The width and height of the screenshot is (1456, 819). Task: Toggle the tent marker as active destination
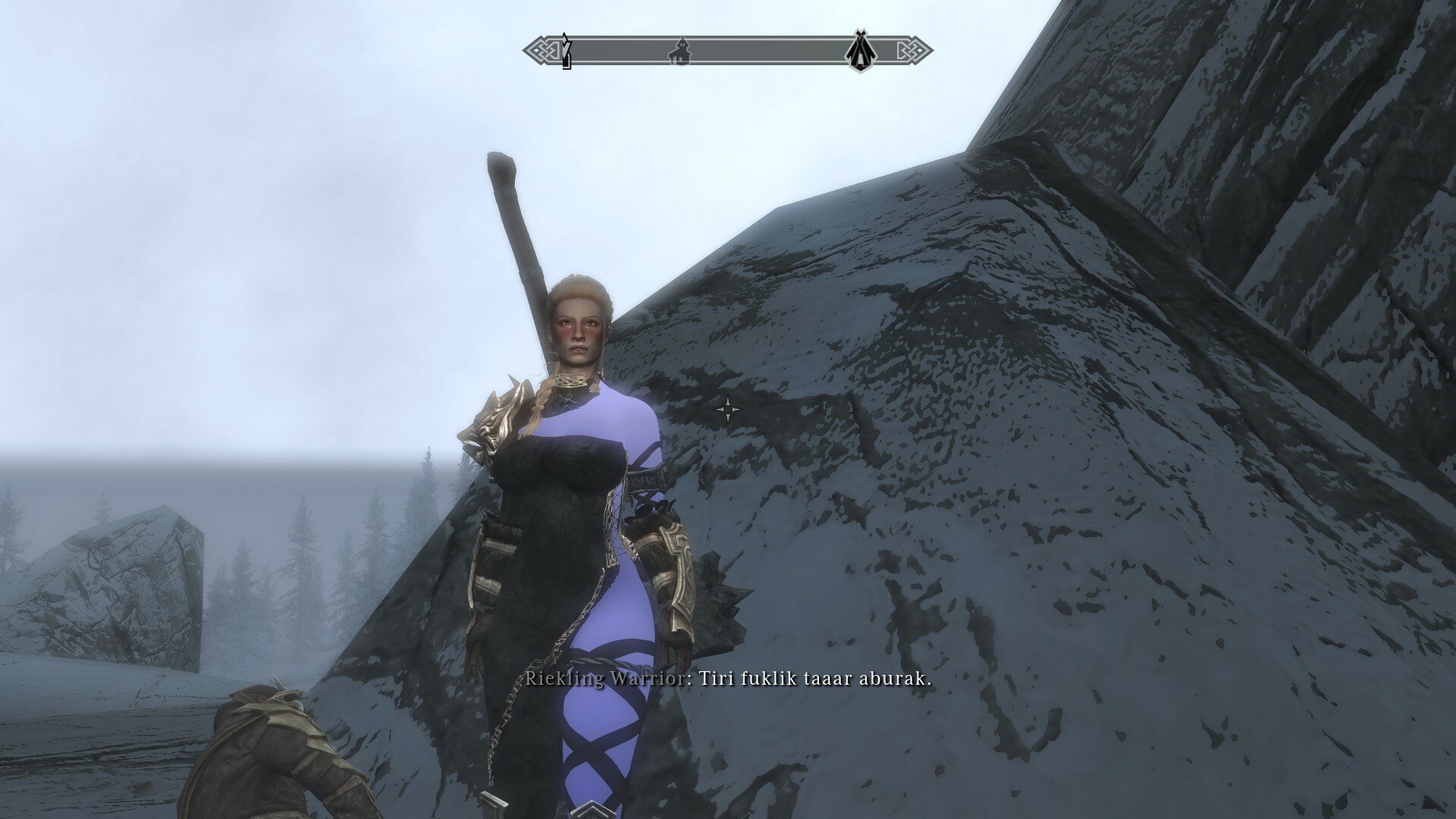(860, 49)
